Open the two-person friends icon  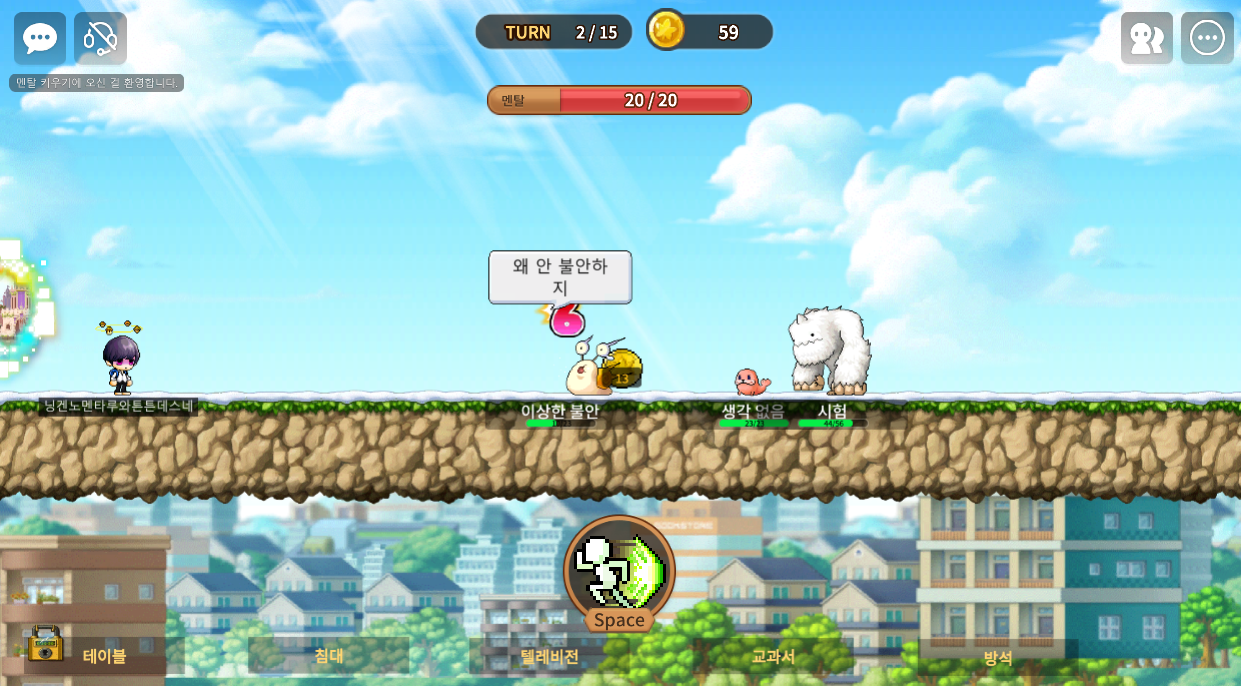pyautogui.click(x=1146, y=38)
